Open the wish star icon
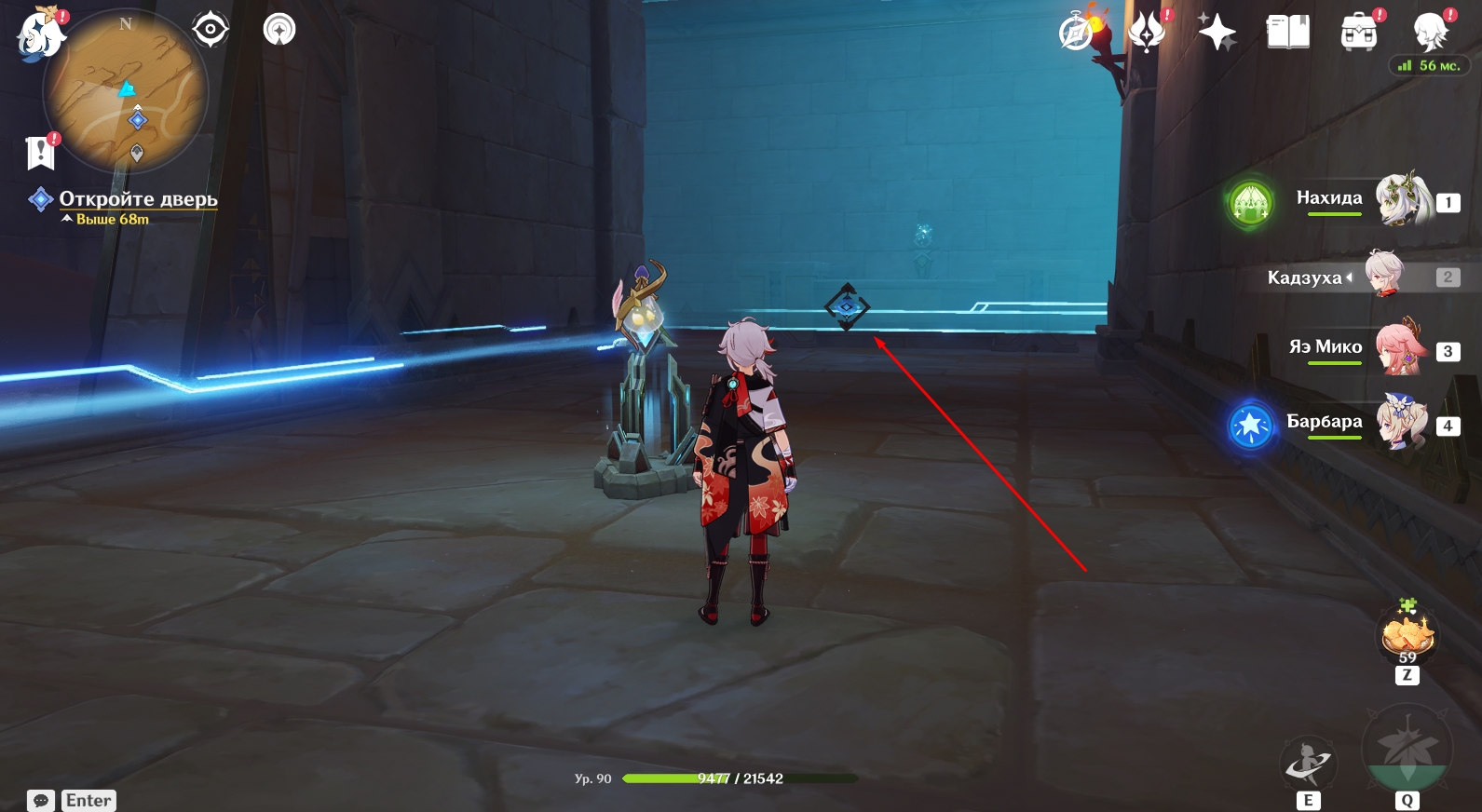This screenshot has width=1482, height=812. click(x=1217, y=33)
